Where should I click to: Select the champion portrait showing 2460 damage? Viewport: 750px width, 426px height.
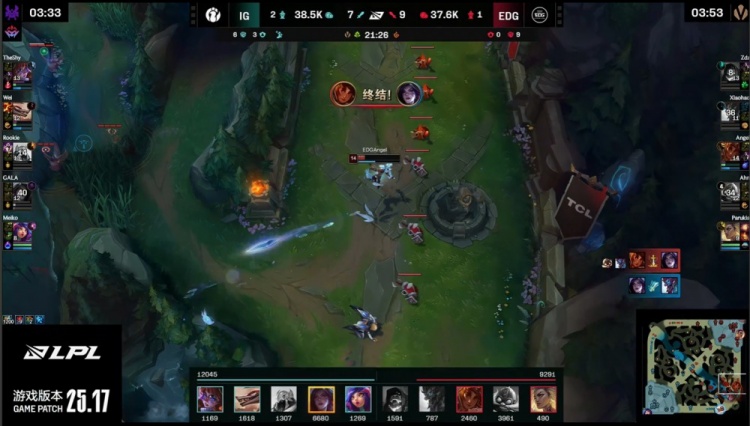pyautogui.click(x=469, y=399)
